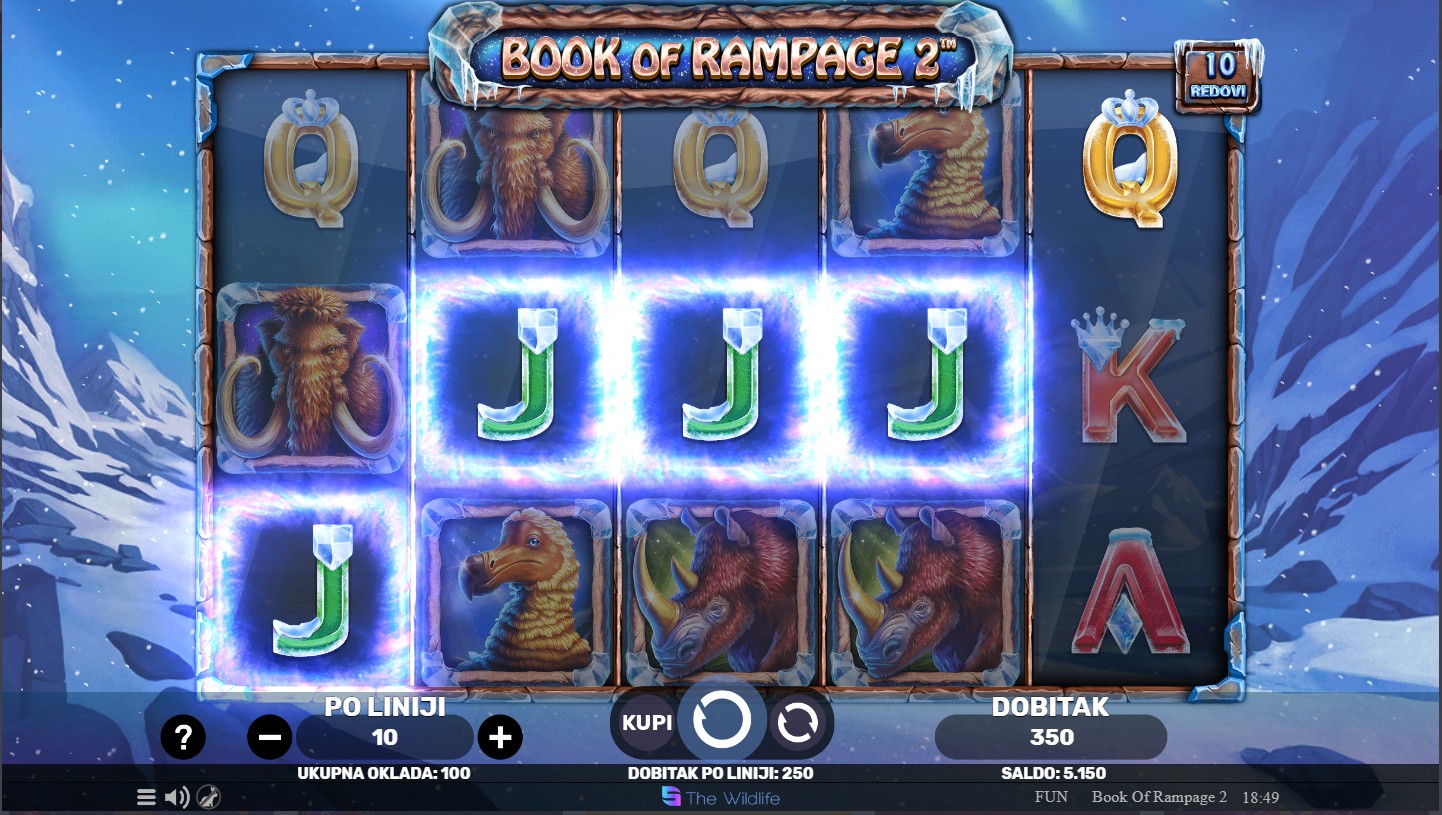
Task: Open the hamburger menu
Action: point(146,797)
